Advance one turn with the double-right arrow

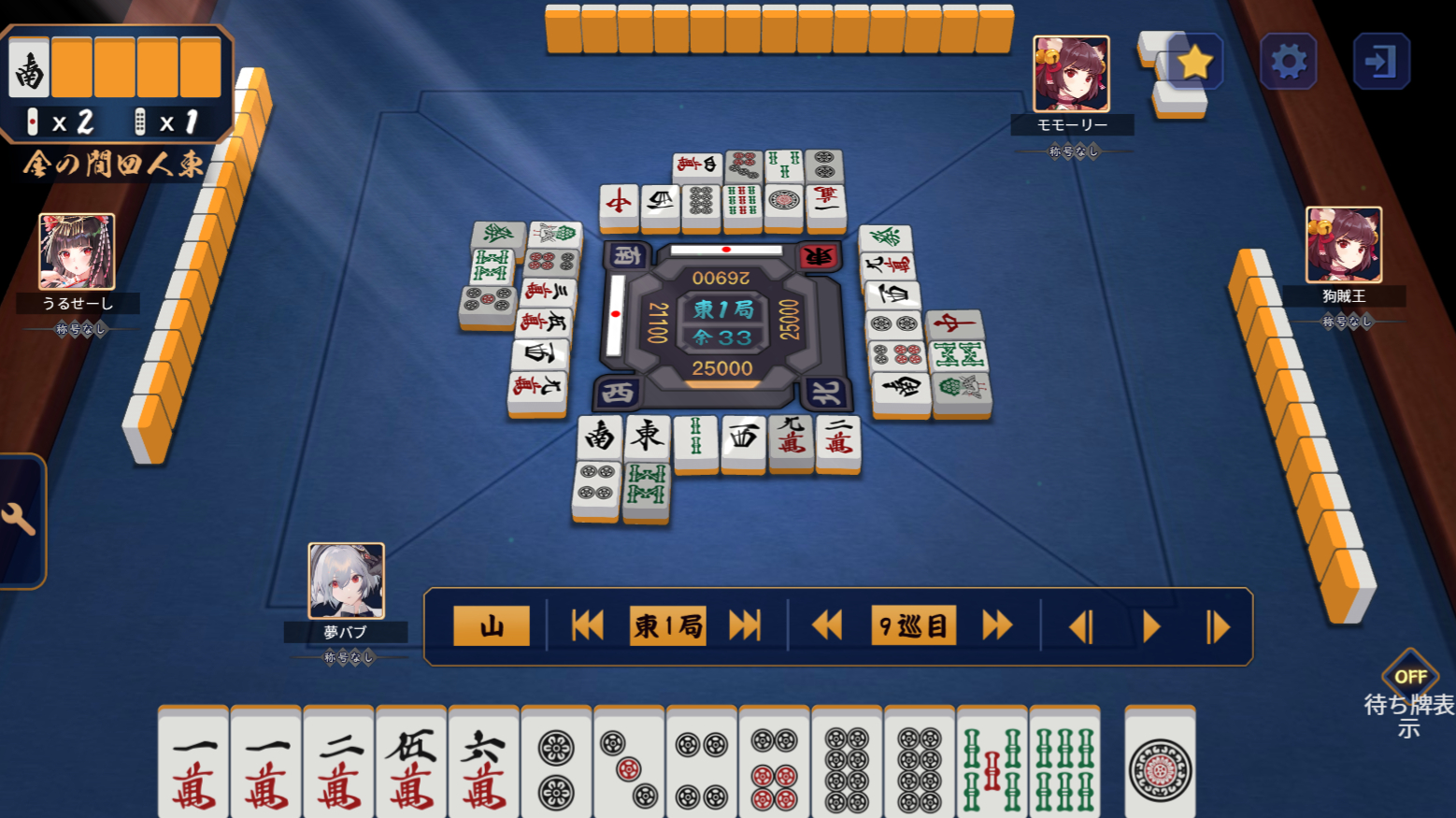(x=995, y=625)
